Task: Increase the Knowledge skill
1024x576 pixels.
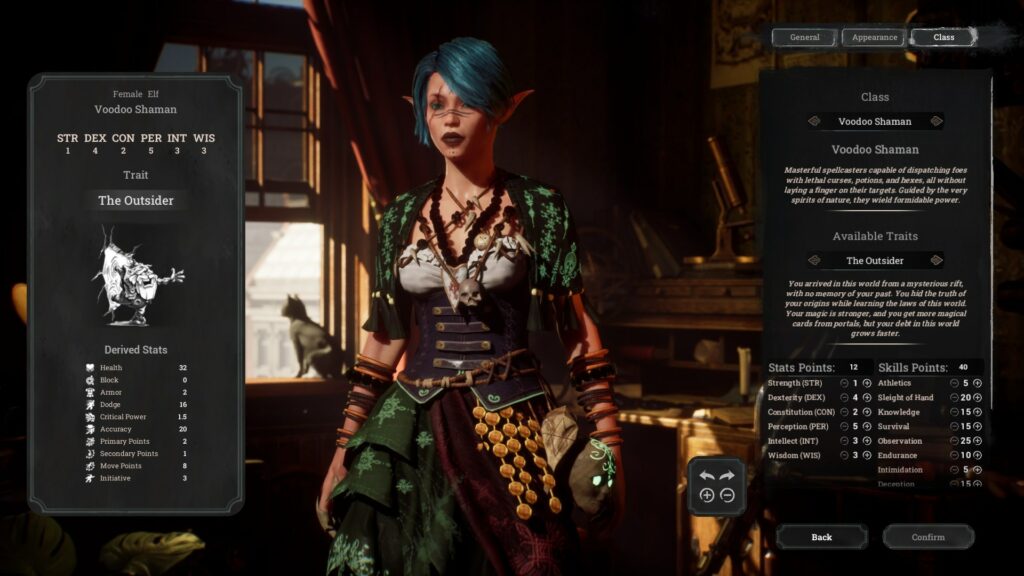Action: (x=977, y=412)
